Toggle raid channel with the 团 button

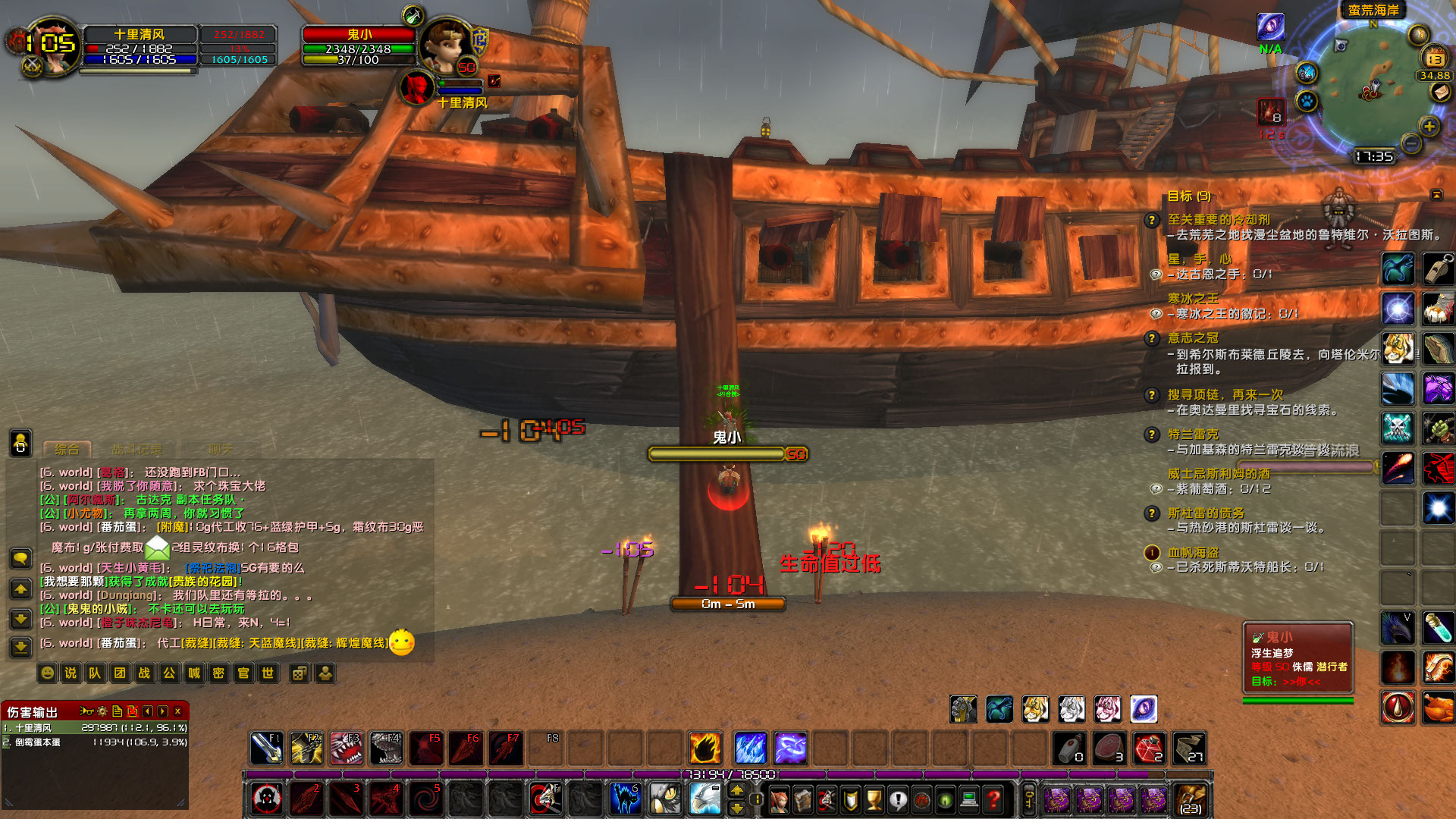pyautogui.click(x=119, y=673)
